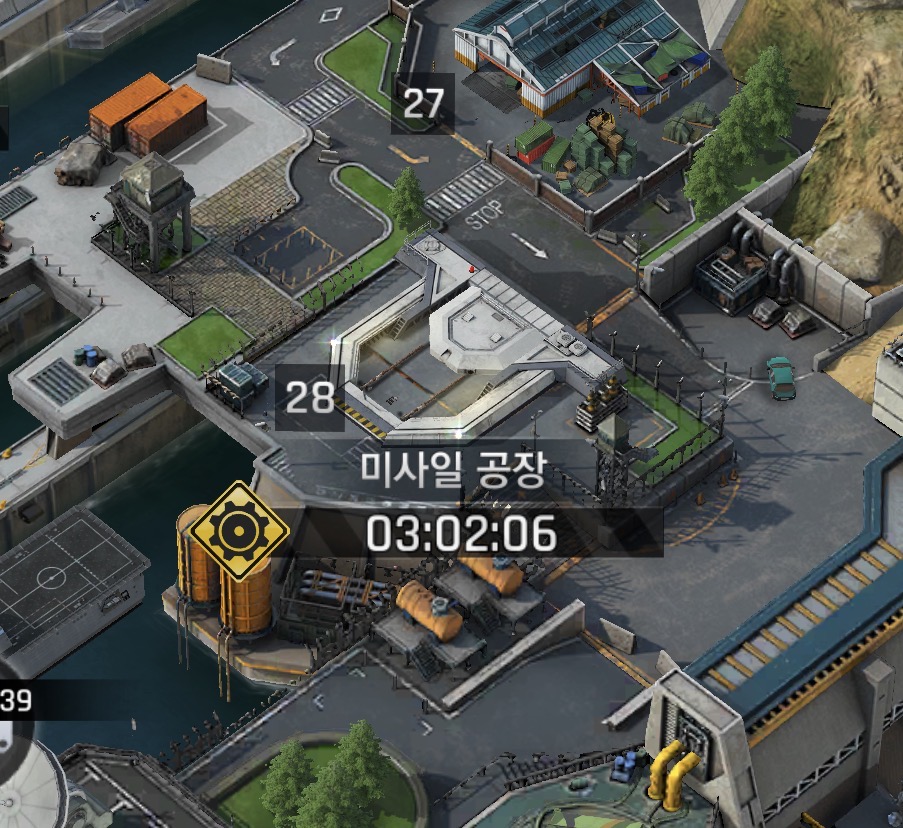Tap the yellow gear upgrade icon
Viewport: 903px width, 828px height.
[240, 530]
